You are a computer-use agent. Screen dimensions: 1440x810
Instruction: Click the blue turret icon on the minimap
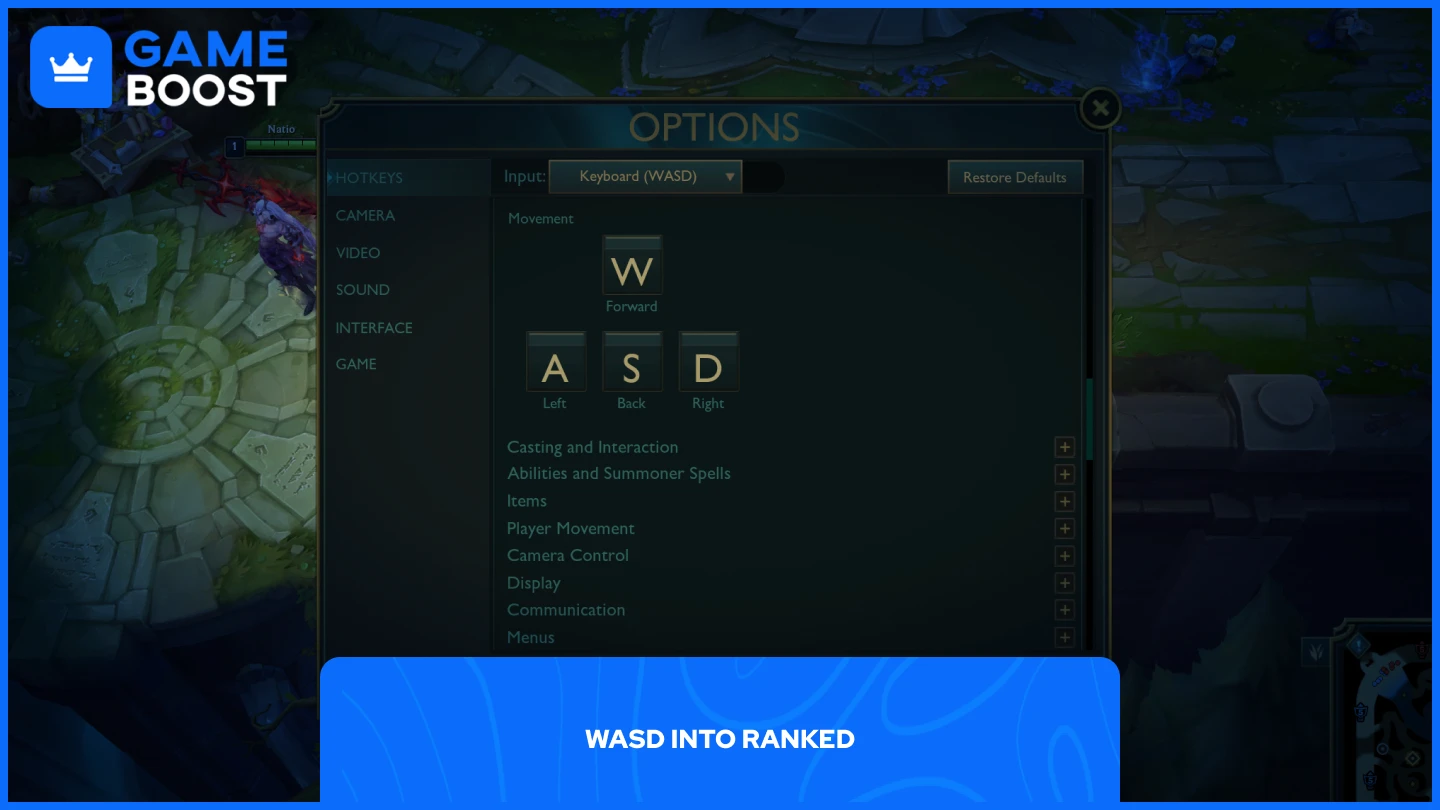pyautogui.click(x=1359, y=712)
